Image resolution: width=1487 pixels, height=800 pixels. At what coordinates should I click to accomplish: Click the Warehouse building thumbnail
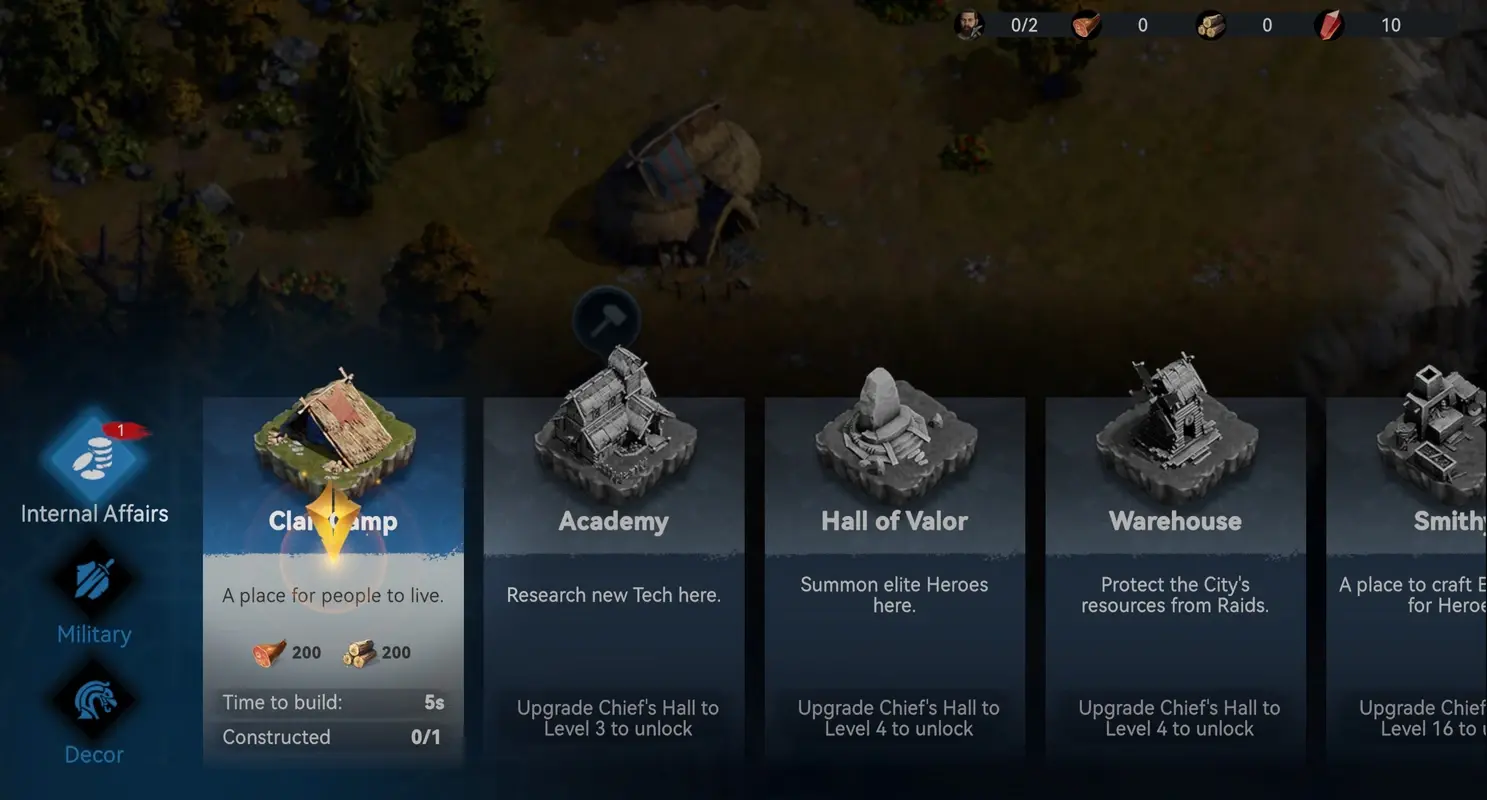(x=1175, y=435)
